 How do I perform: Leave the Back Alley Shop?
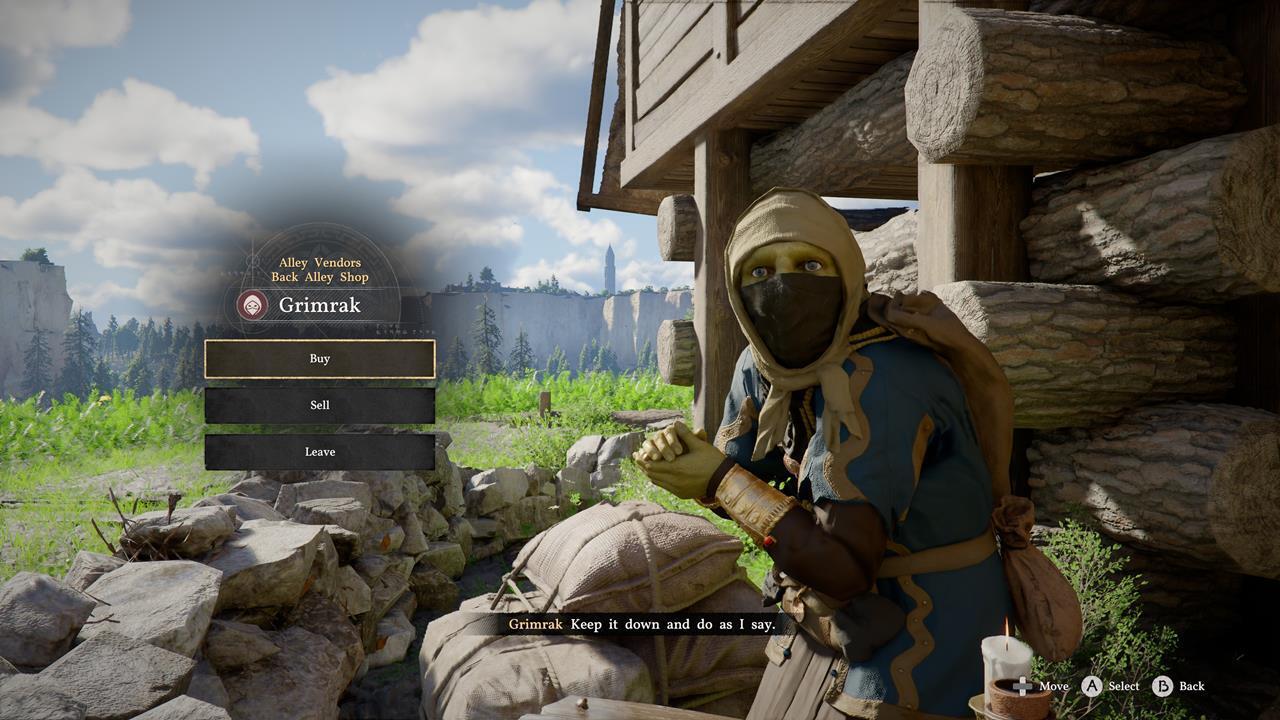(x=320, y=452)
